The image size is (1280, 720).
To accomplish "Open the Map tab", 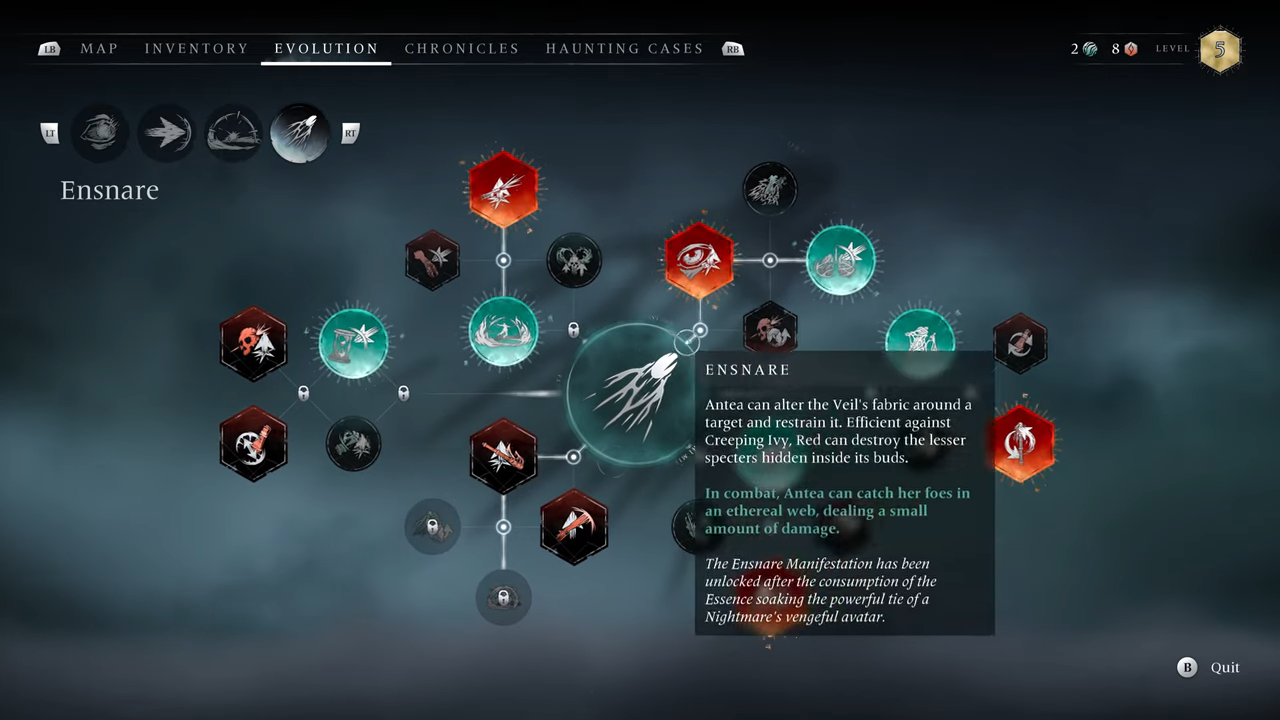I will point(99,48).
